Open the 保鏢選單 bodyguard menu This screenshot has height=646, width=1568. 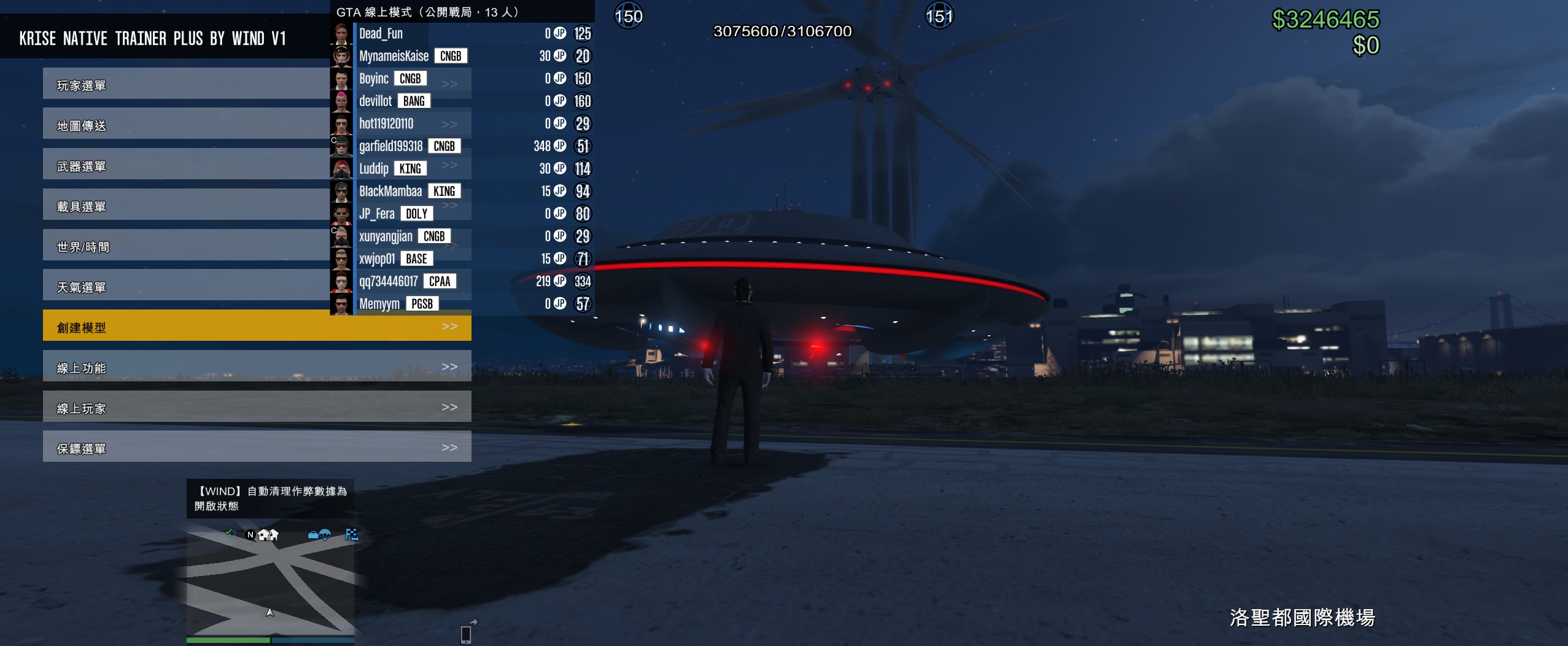pos(257,447)
